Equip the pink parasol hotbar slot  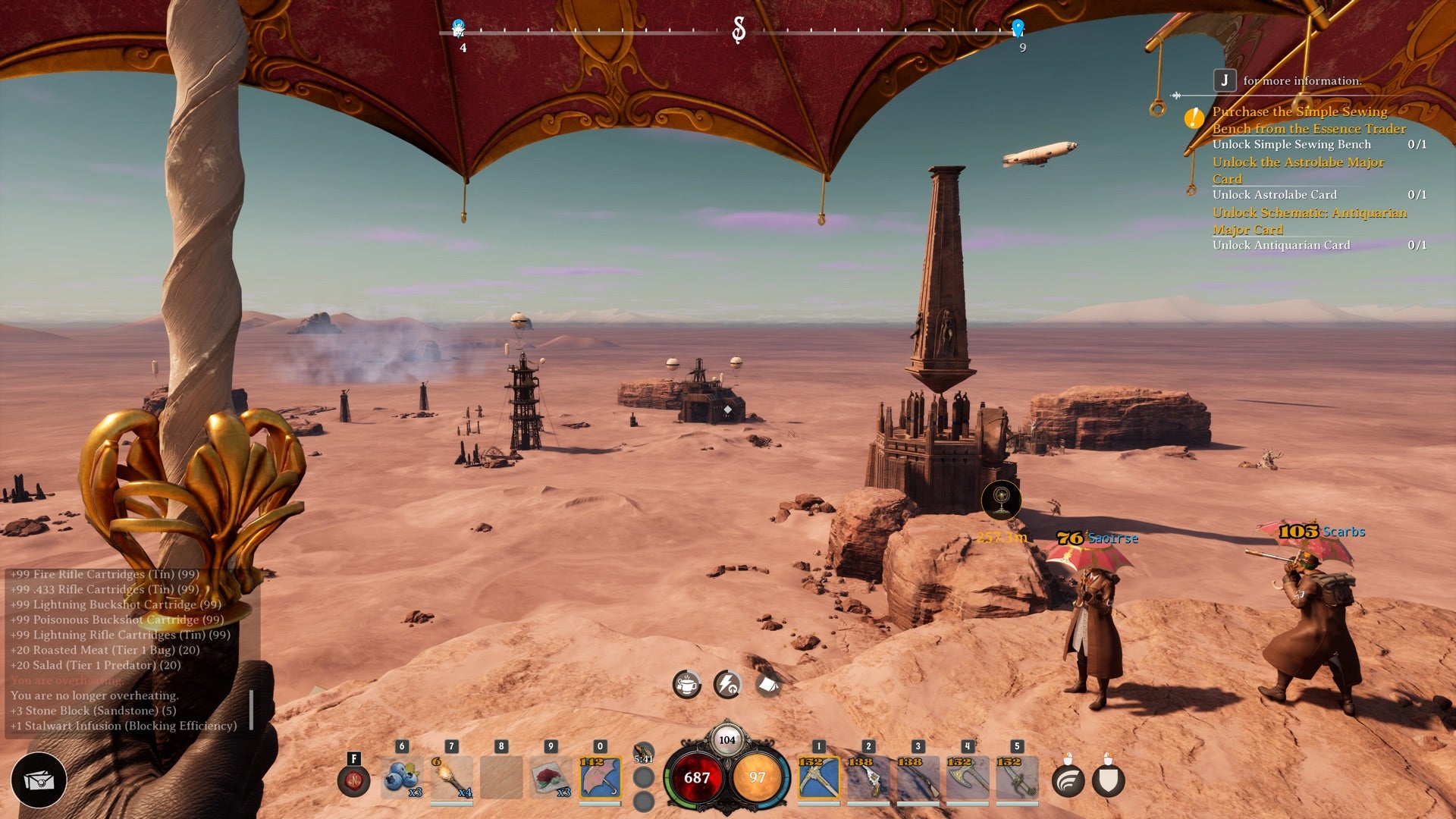click(600, 777)
